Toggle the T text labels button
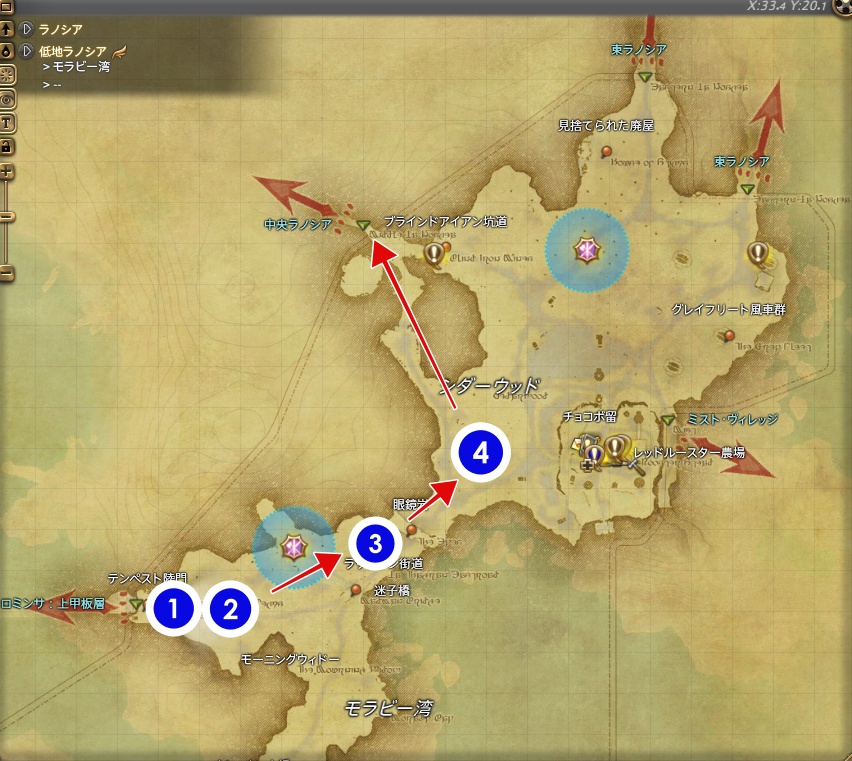Image resolution: width=852 pixels, height=761 pixels. (x=7, y=123)
